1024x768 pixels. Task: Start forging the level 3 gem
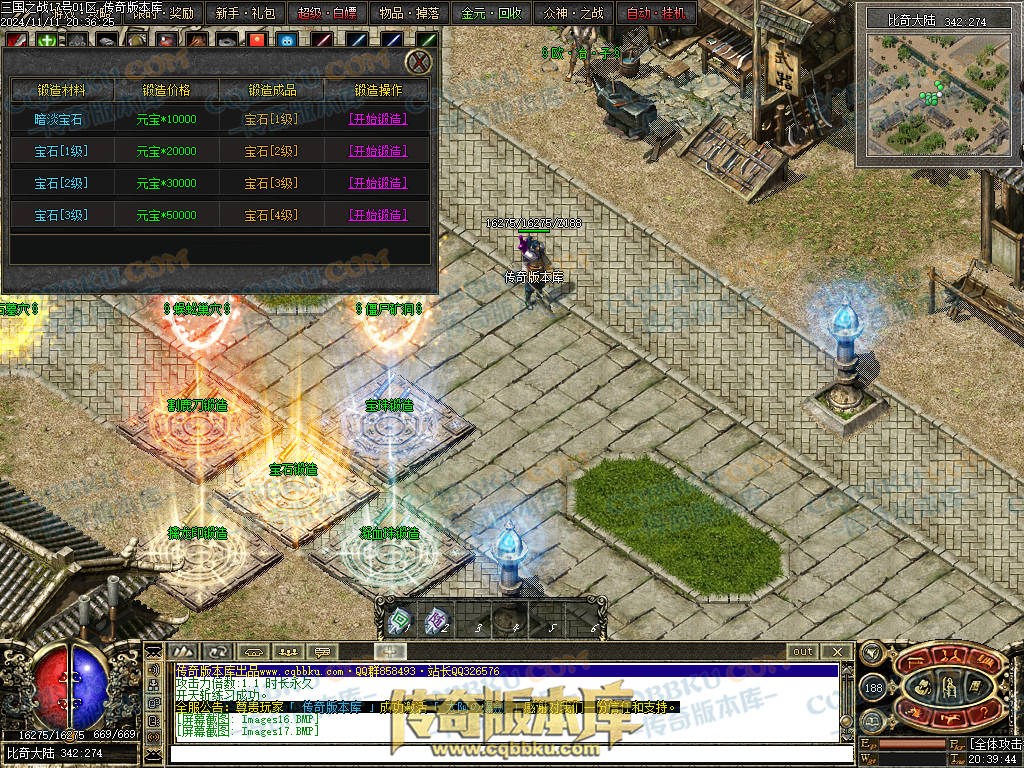[377, 183]
